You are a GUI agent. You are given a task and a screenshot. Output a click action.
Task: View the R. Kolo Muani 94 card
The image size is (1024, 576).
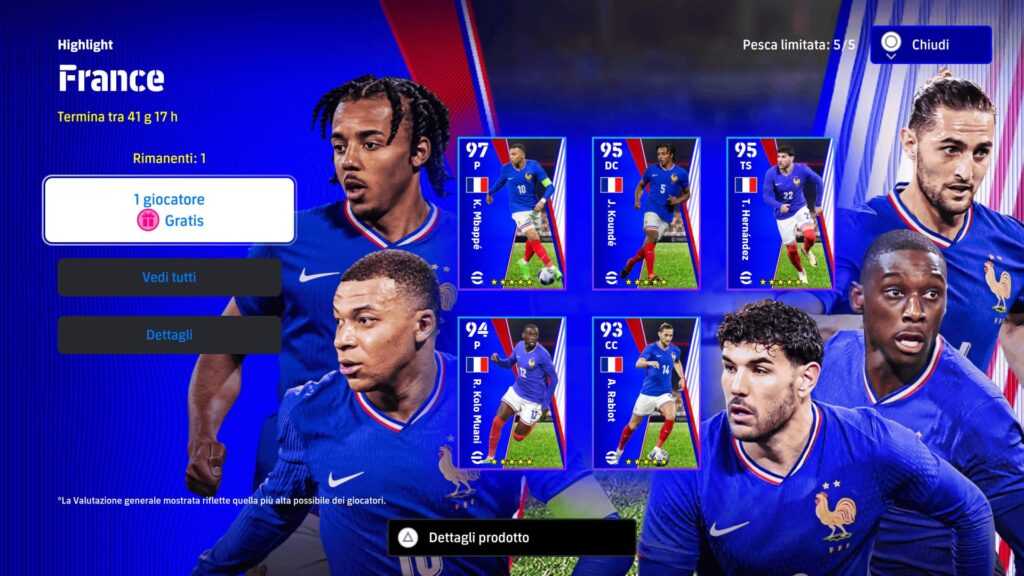[512, 393]
